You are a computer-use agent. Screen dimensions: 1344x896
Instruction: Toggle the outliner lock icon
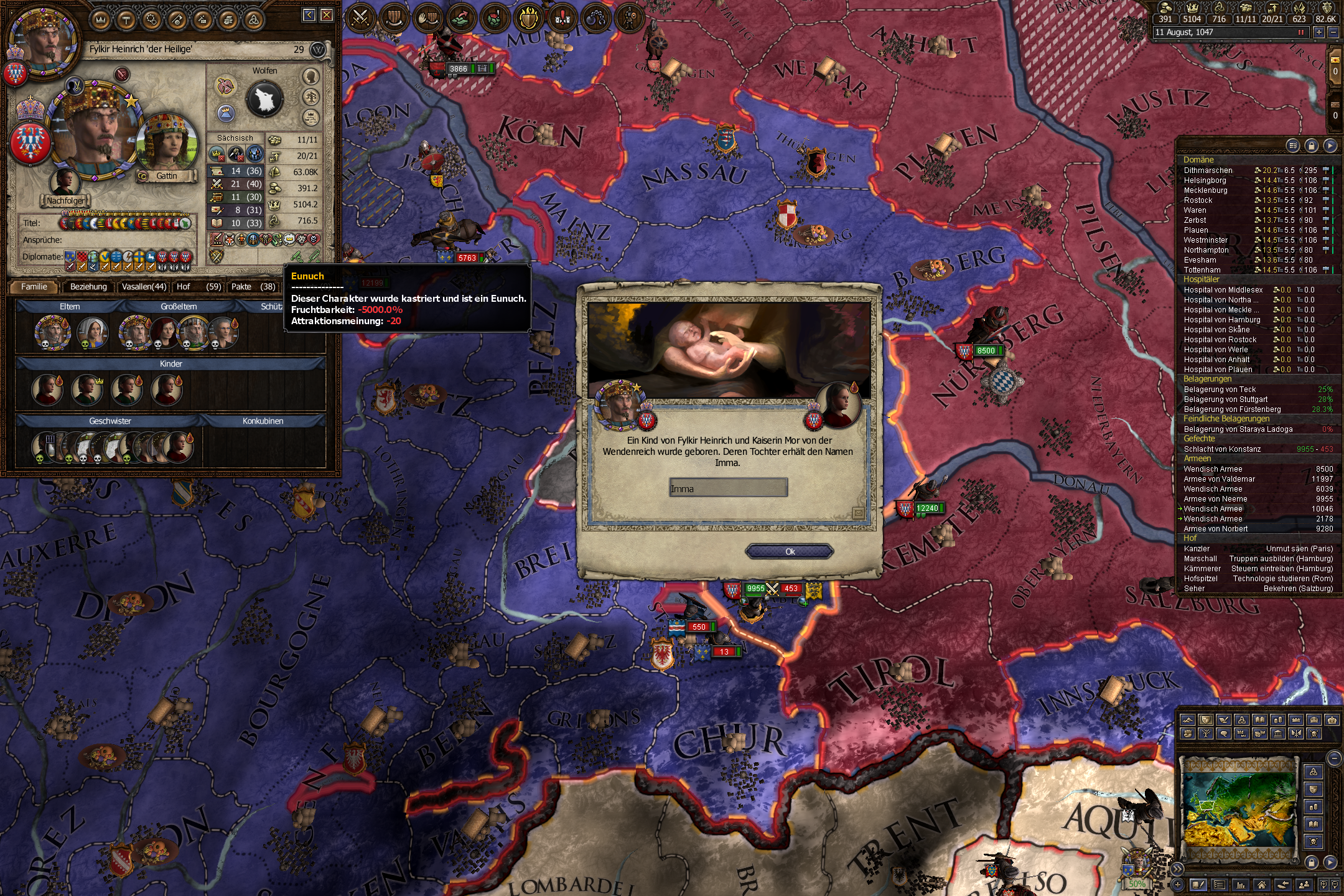coord(1312,146)
